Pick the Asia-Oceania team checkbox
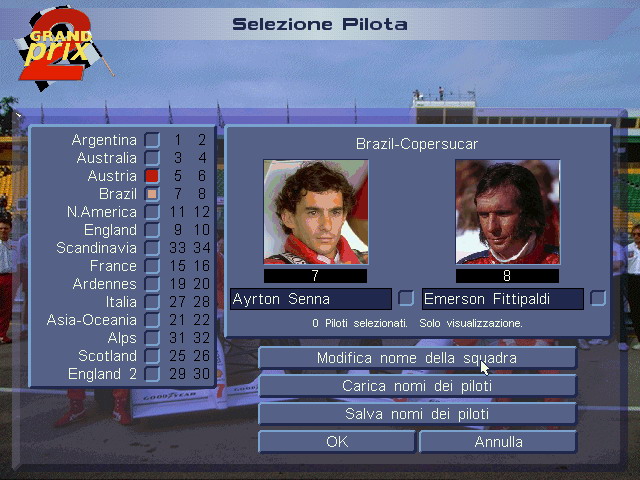 pyautogui.click(x=152, y=320)
